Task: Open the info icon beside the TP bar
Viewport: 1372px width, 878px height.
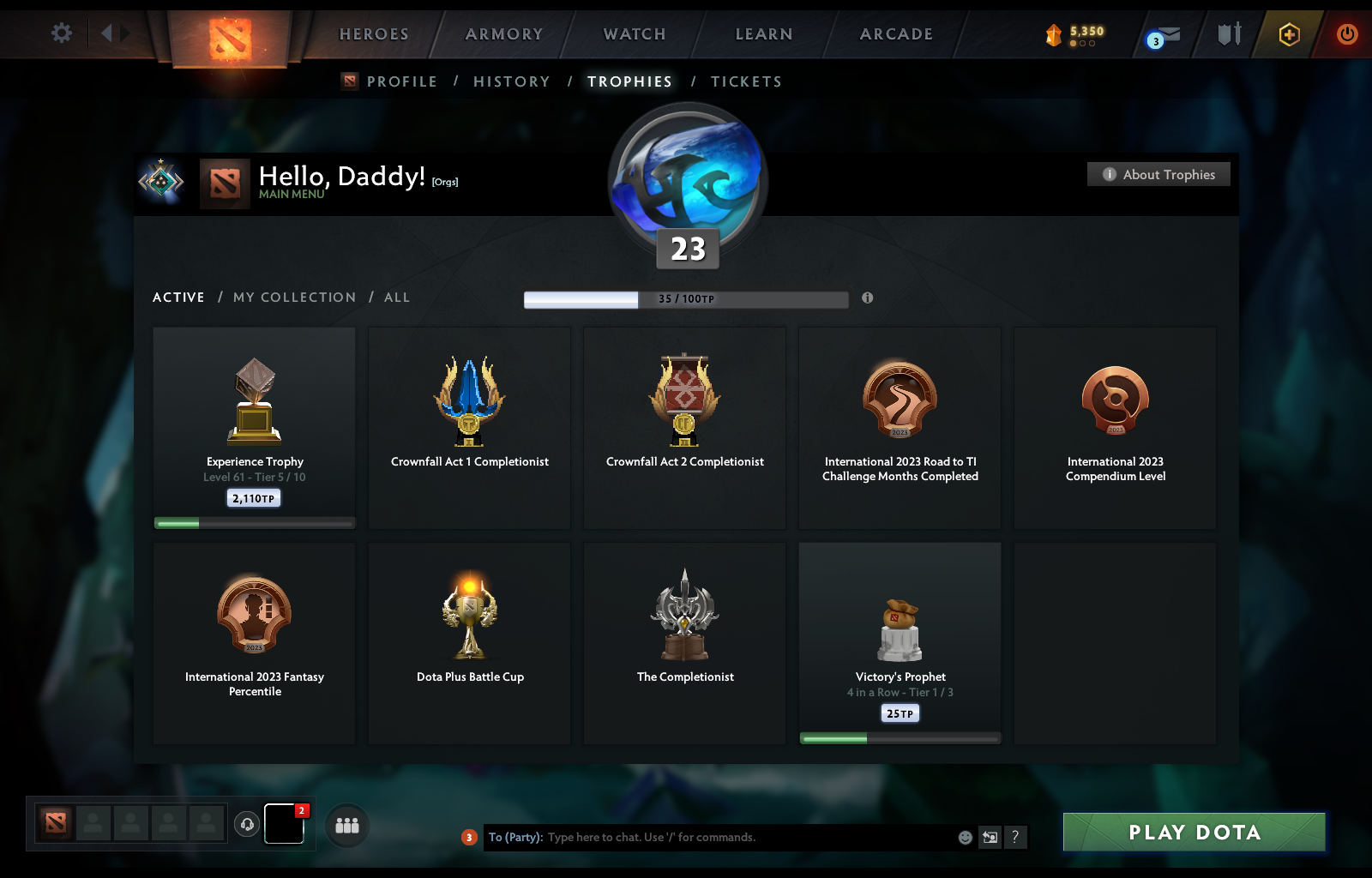Action: [866, 299]
